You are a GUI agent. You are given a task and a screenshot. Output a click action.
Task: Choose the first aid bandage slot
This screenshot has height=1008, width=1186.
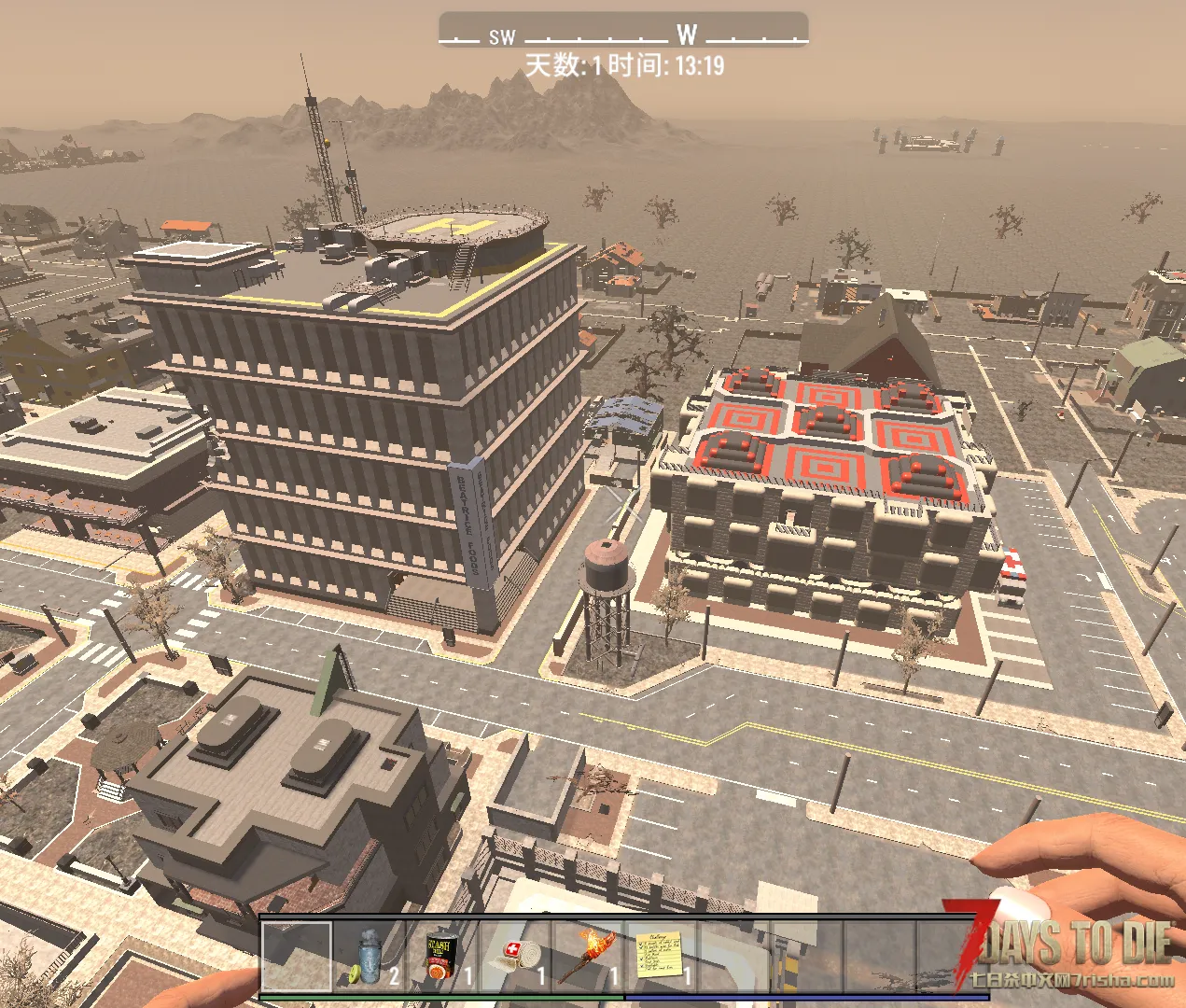pos(516,956)
